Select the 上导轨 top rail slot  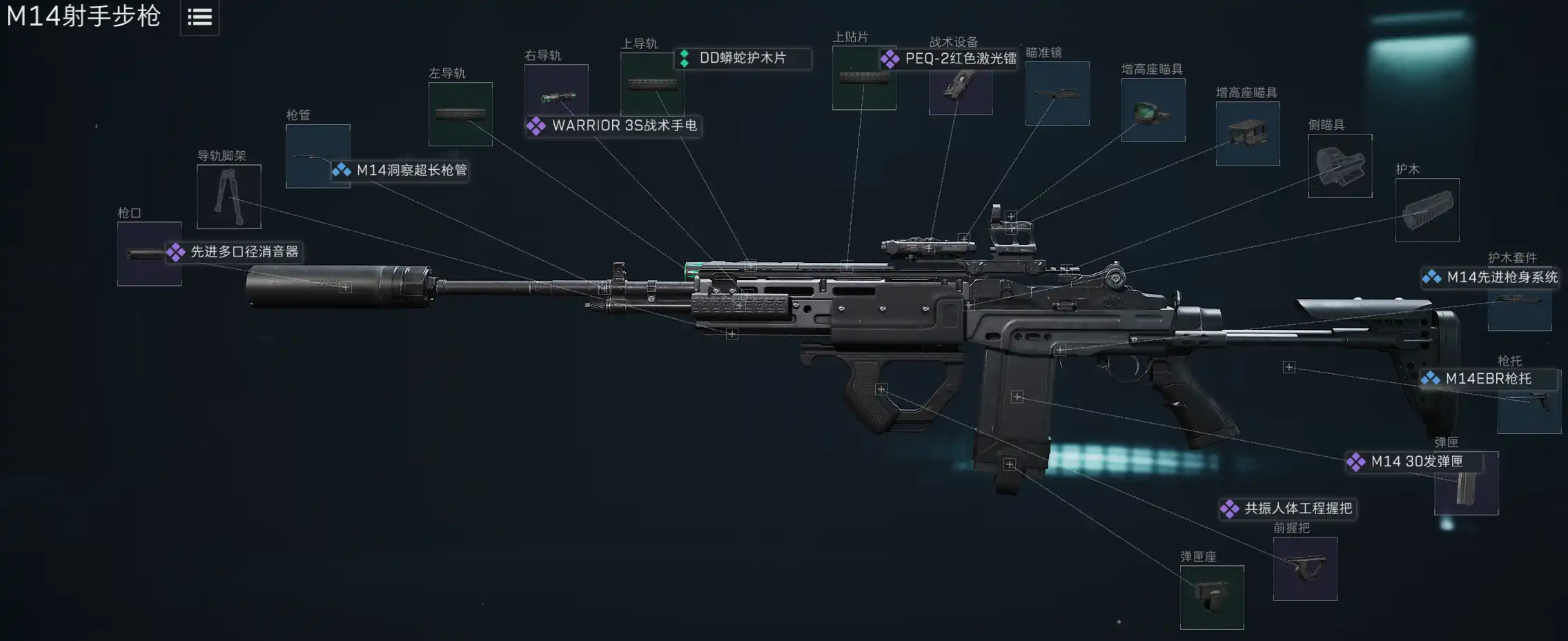point(651,84)
